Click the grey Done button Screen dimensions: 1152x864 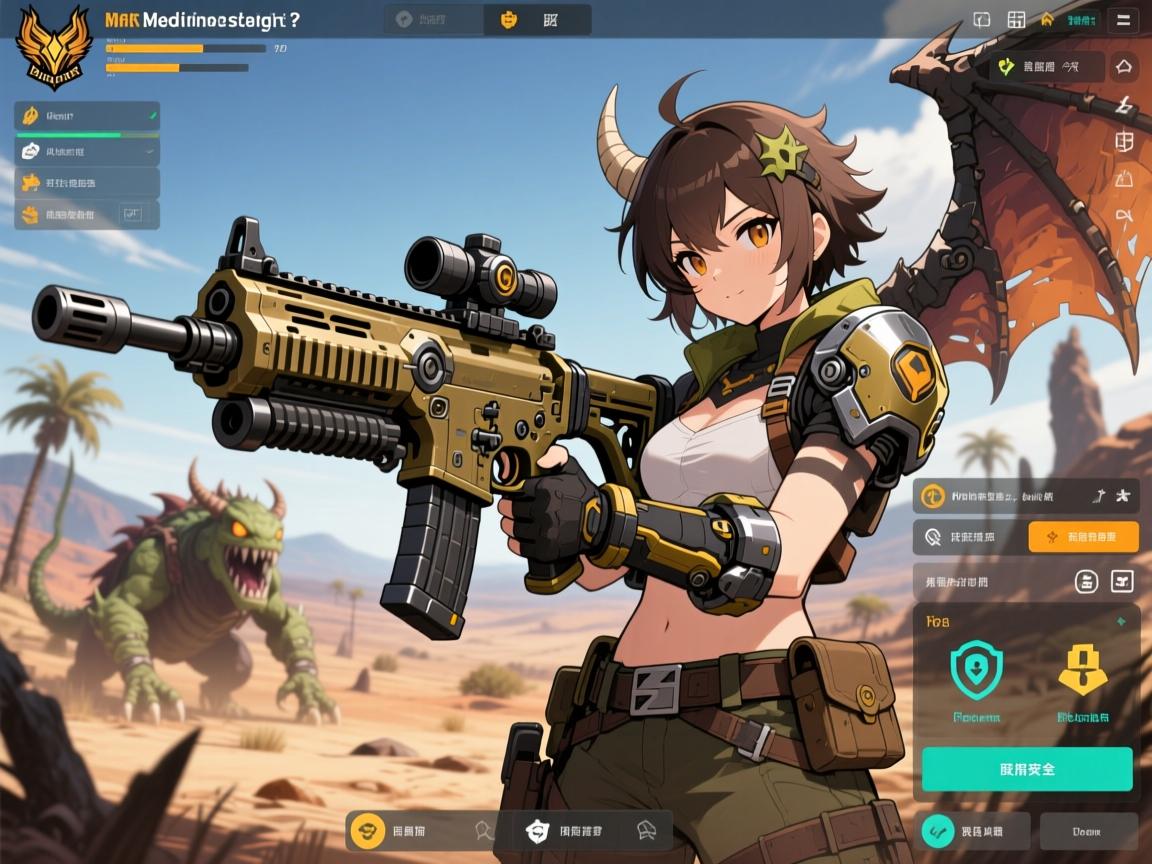pyautogui.click(x=1088, y=831)
